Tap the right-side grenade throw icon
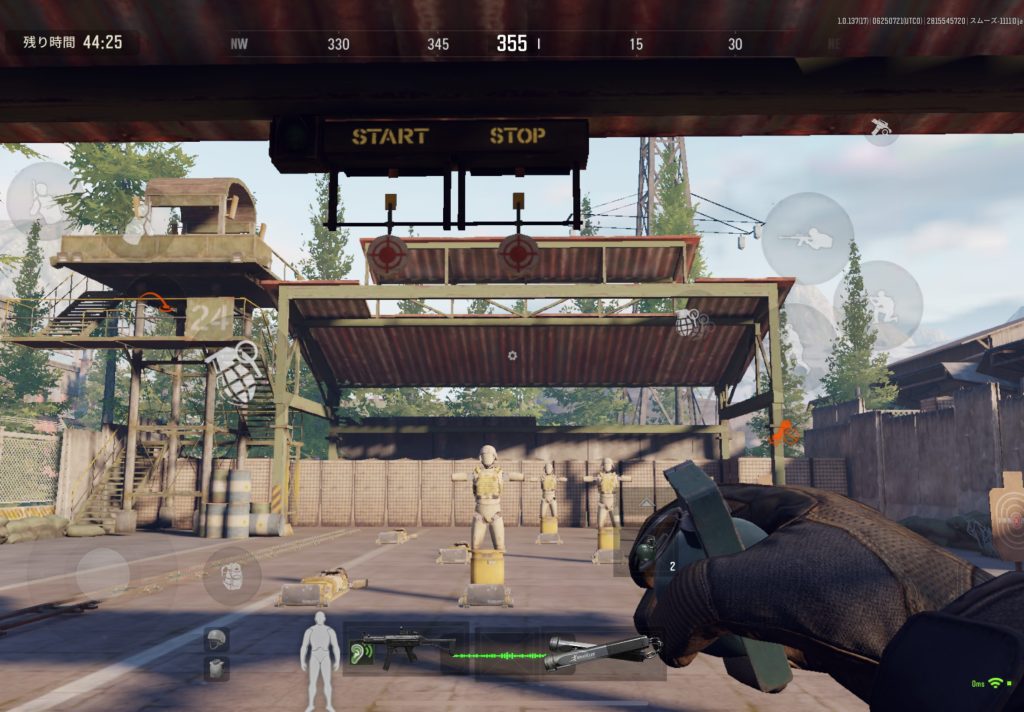 [x=691, y=322]
